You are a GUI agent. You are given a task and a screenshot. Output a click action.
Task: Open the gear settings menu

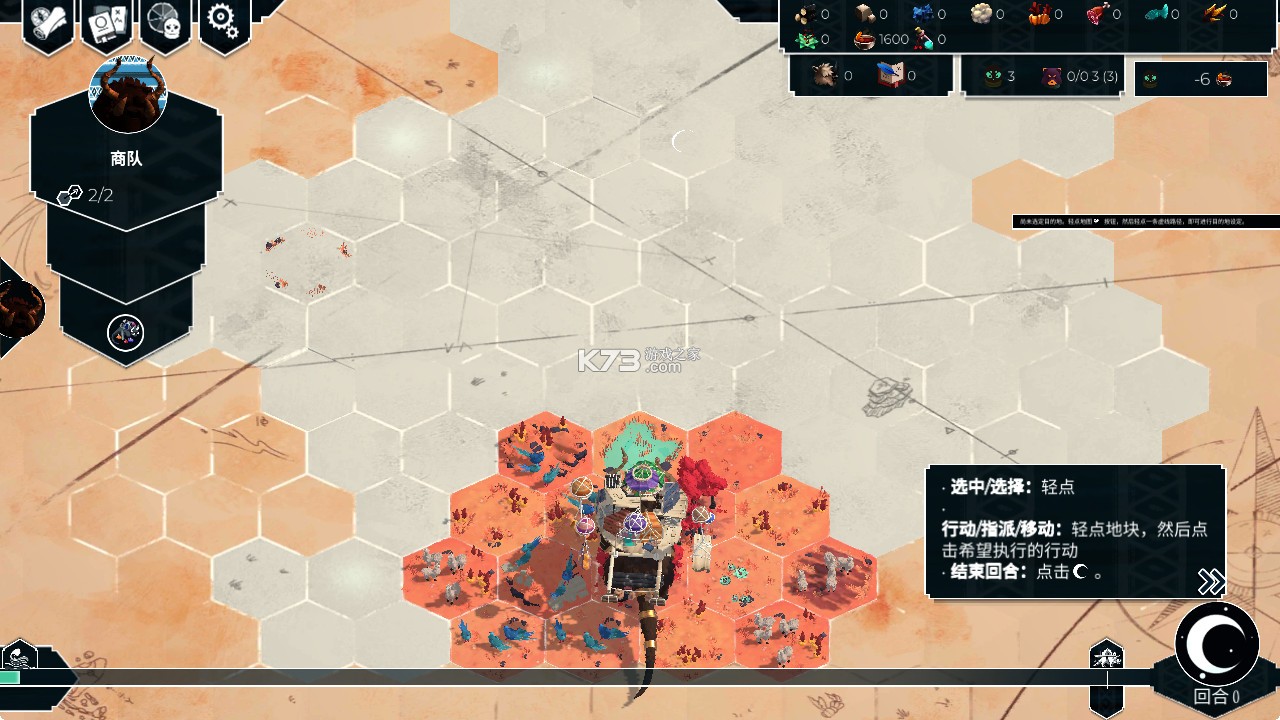pyautogui.click(x=224, y=20)
